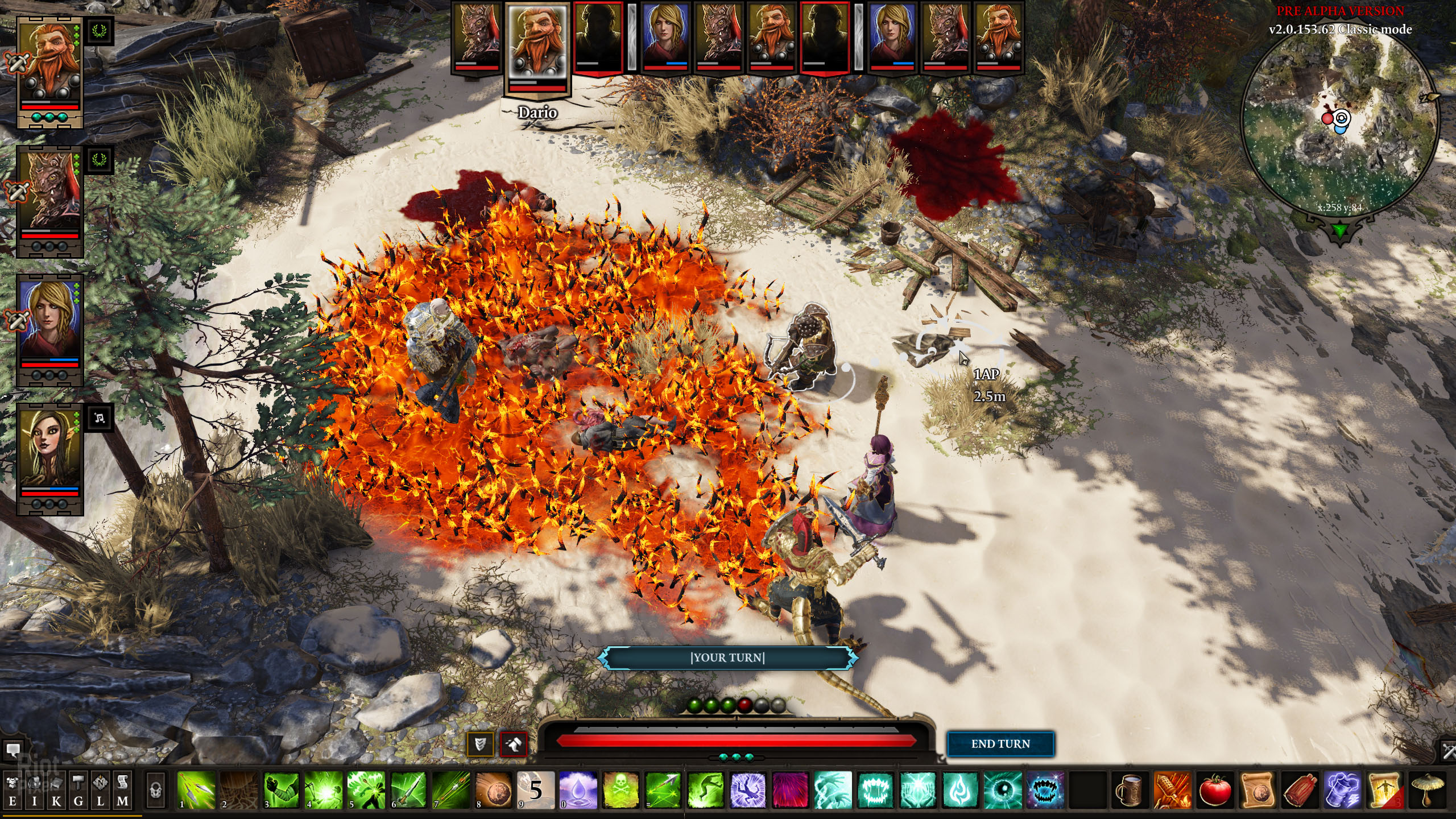The image size is (1456, 819).
Task: Eat the mushroom in the hotbar
Action: coord(1428,791)
